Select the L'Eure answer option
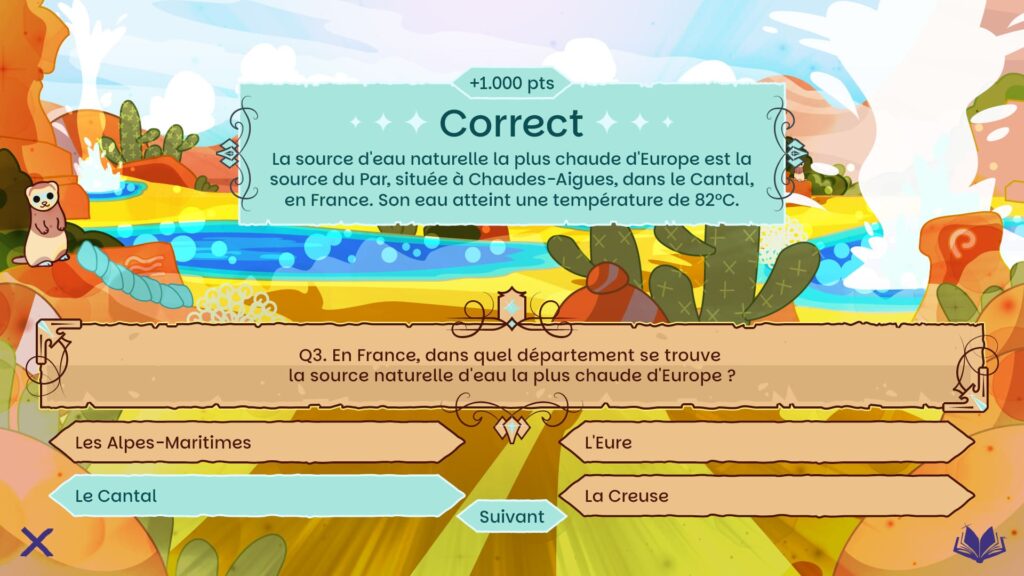The image size is (1024, 576). [766, 442]
